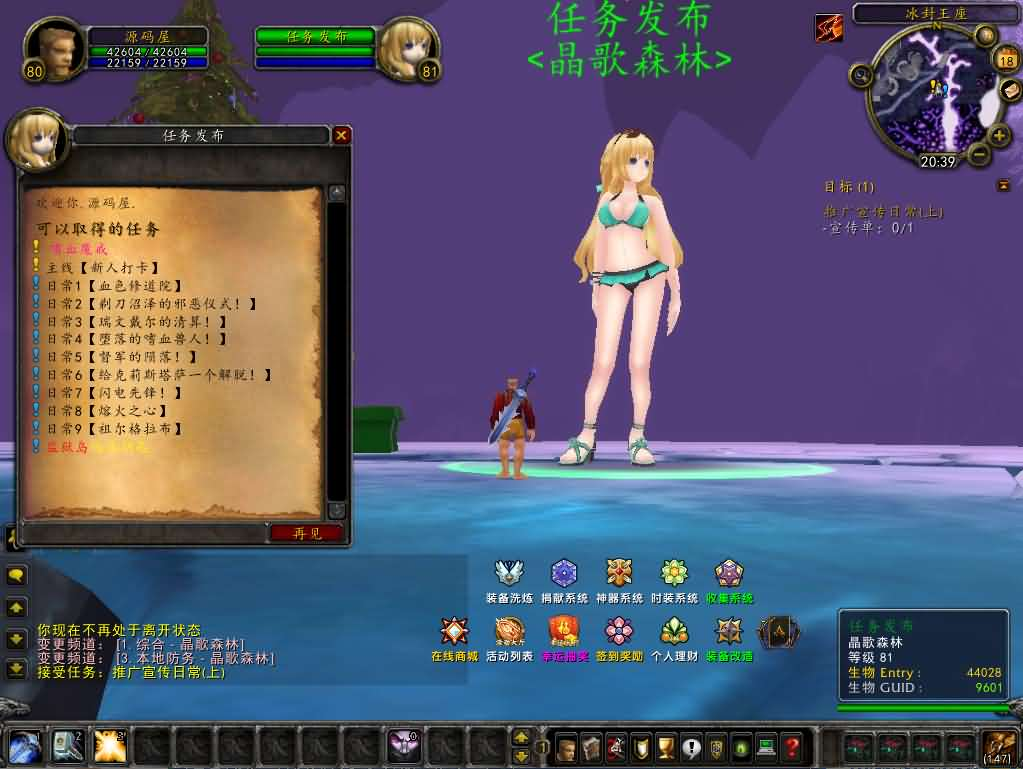Open the 签到奖励 sign-in rewards
The height and width of the screenshot is (769, 1023).
pyautogui.click(x=620, y=632)
